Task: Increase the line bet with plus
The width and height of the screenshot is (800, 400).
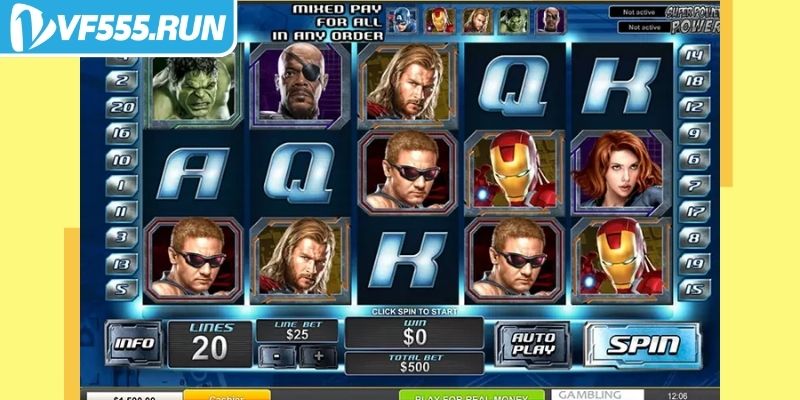Action: pyautogui.click(x=319, y=356)
